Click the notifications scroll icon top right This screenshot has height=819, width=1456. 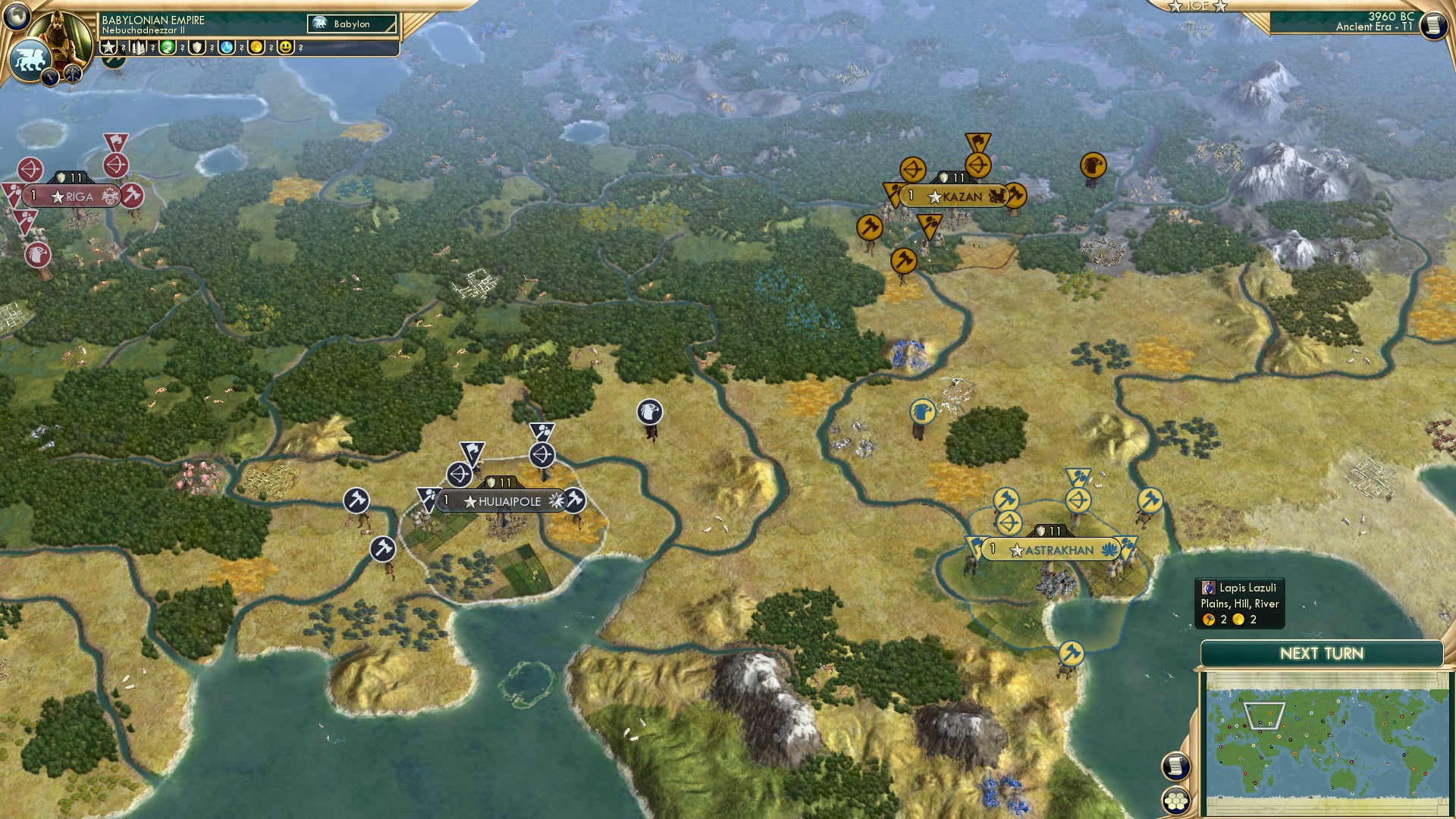click(x=1432, y=25)
